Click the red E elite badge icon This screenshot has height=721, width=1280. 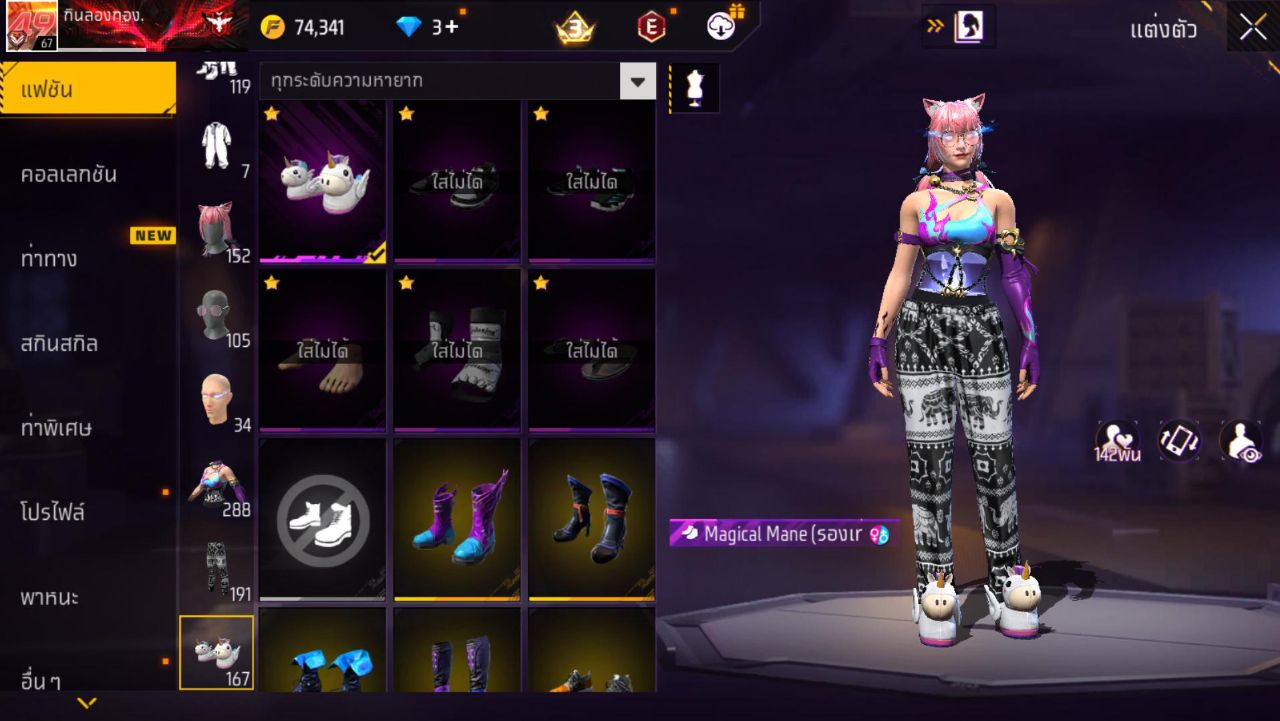pos(652,28)
